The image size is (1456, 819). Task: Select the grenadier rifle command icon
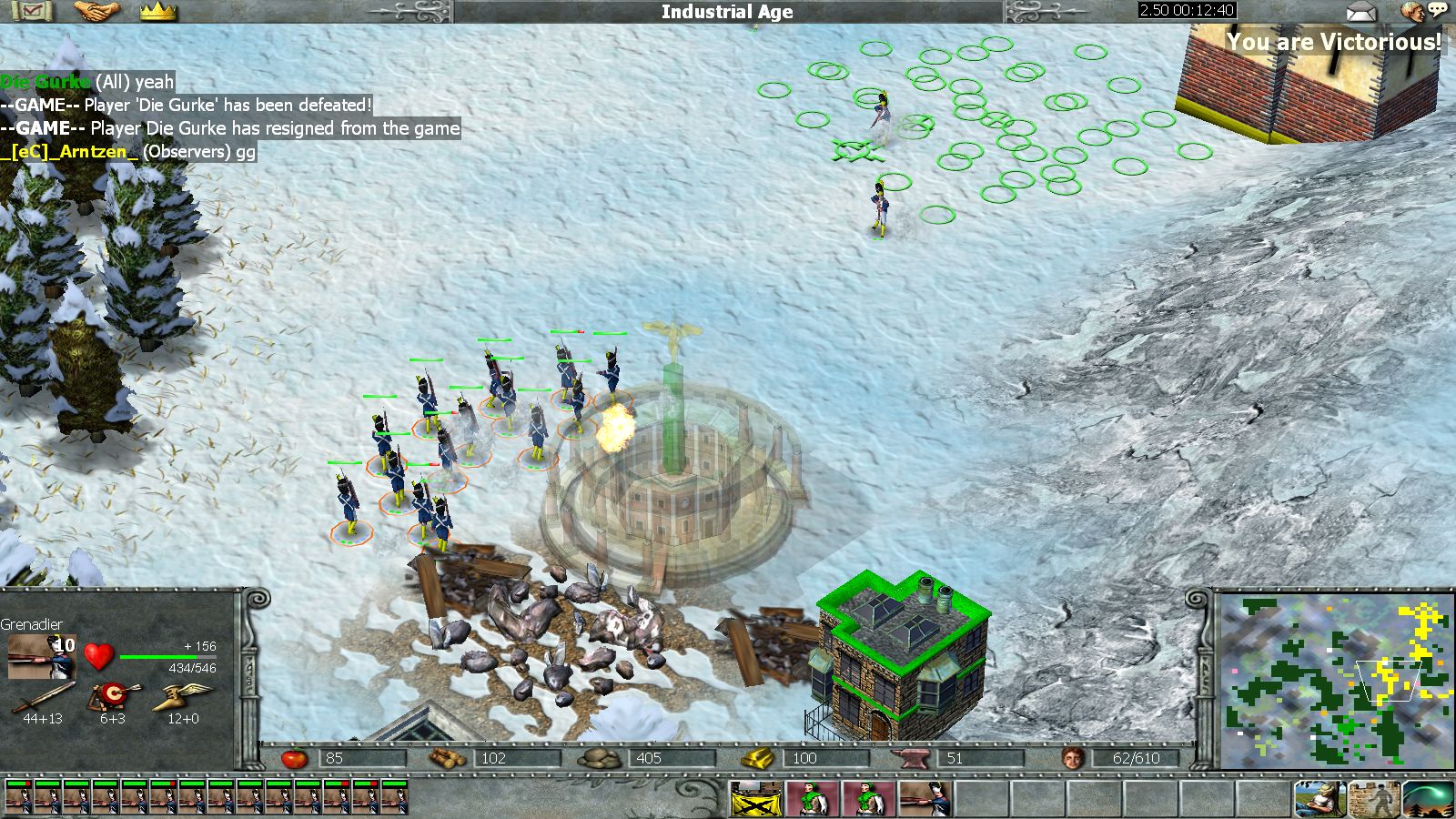[x=925, y=799]
